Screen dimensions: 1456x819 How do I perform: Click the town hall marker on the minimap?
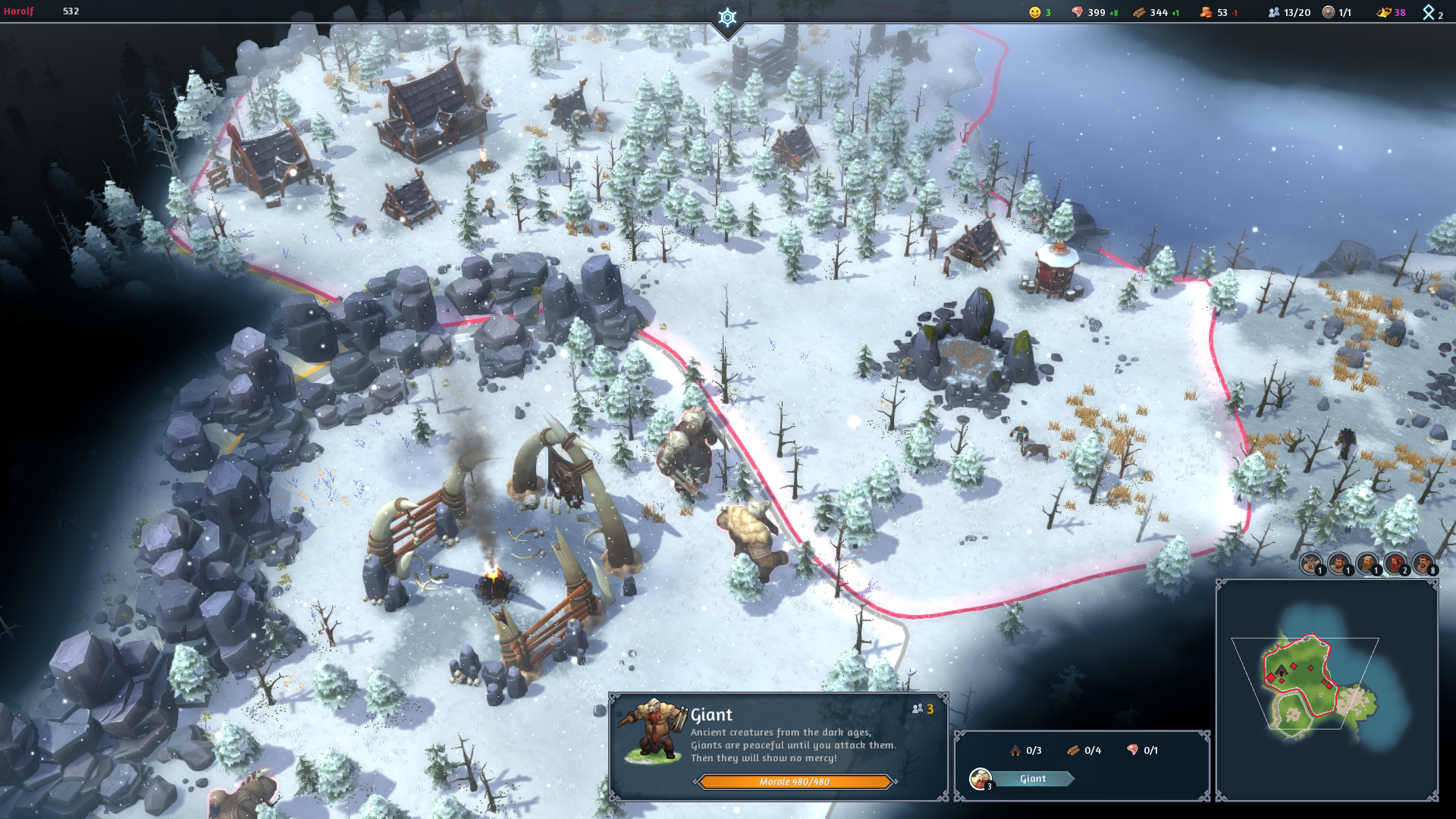(x=1282, y=671)
